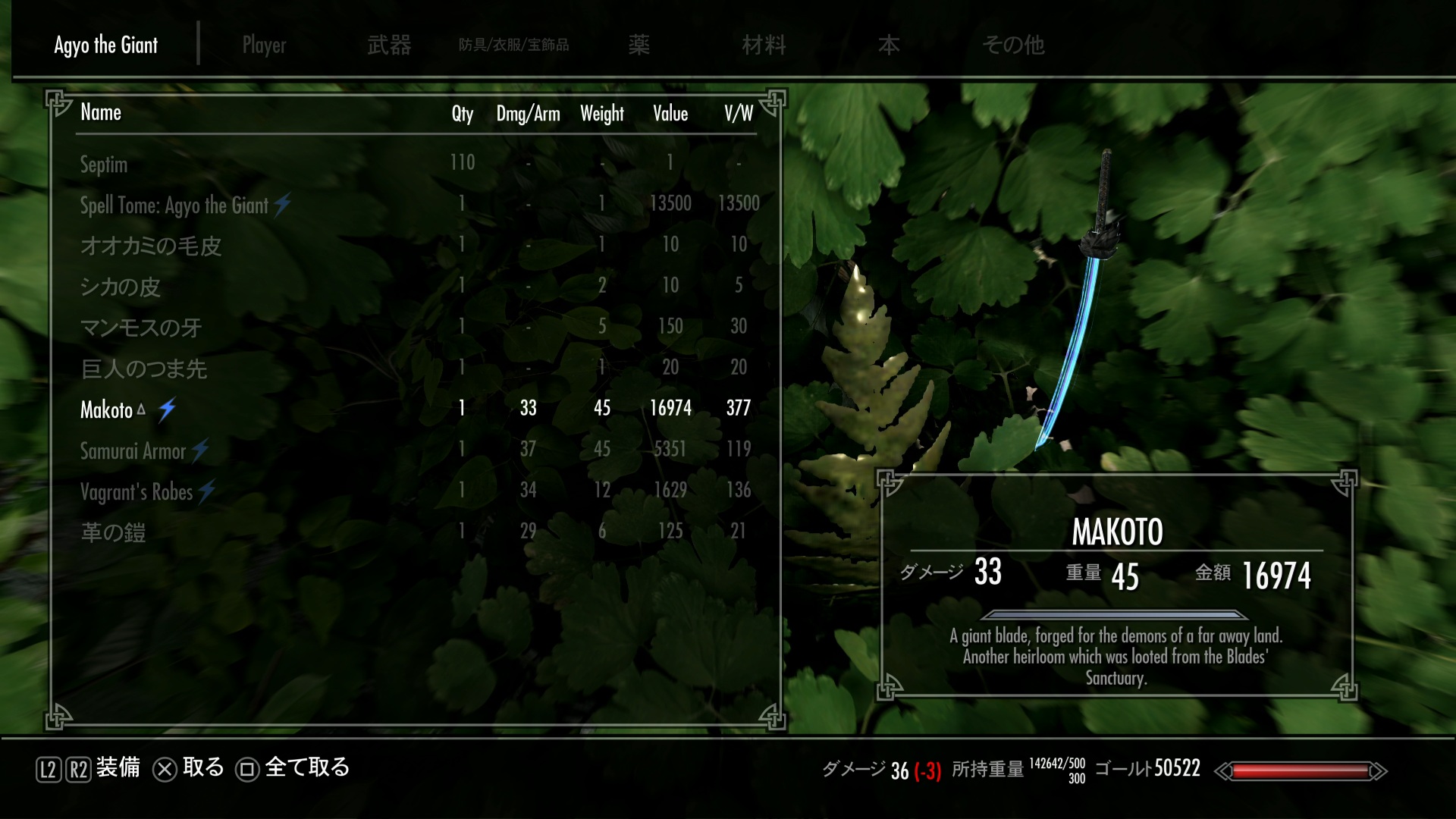Image resolution: width=1456 pixels, height=819 pixels.
Task: Select the Makoto sword row
Action: (x=107, y=409)
